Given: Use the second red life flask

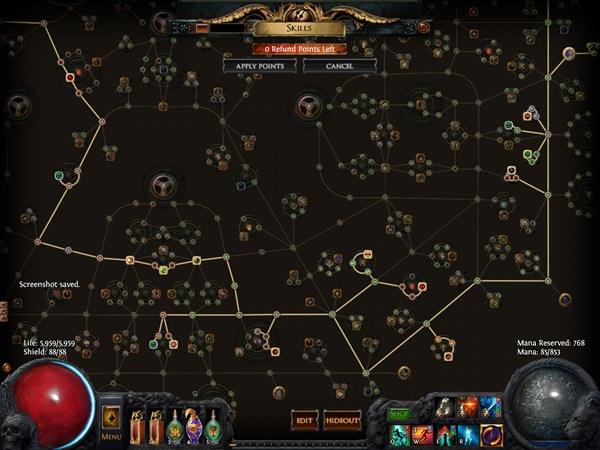Looking at the screenshot, I should coord(157,424).
